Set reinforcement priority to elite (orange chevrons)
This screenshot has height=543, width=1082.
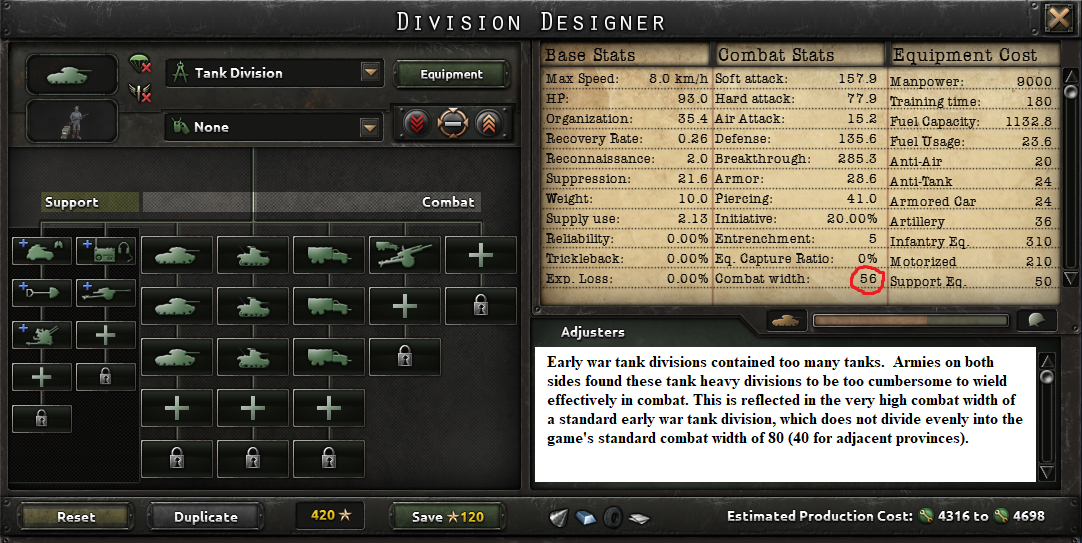(x=487, y=123)
